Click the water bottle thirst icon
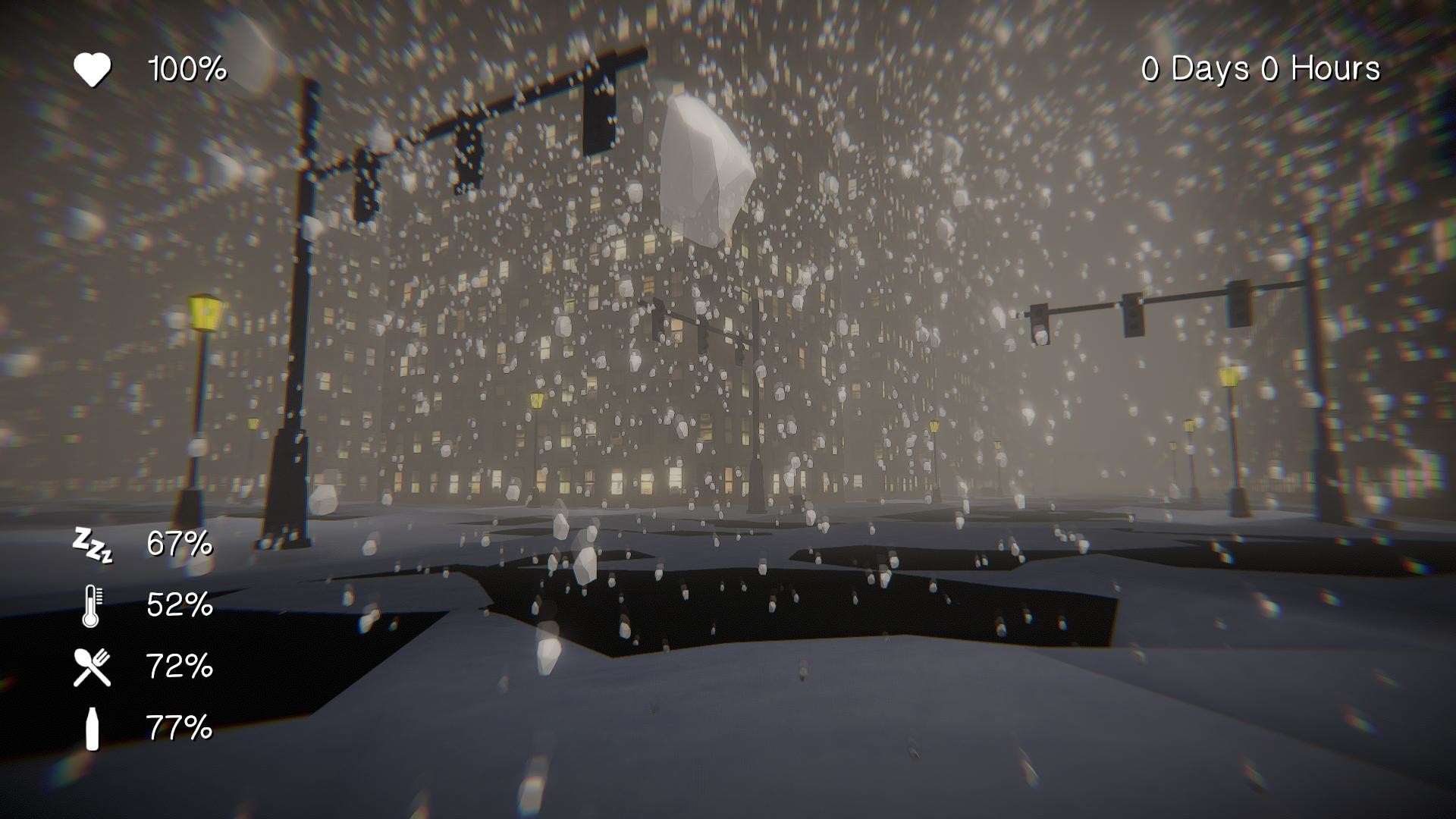Screen dimensions: 1456x819 click(92, 729)
